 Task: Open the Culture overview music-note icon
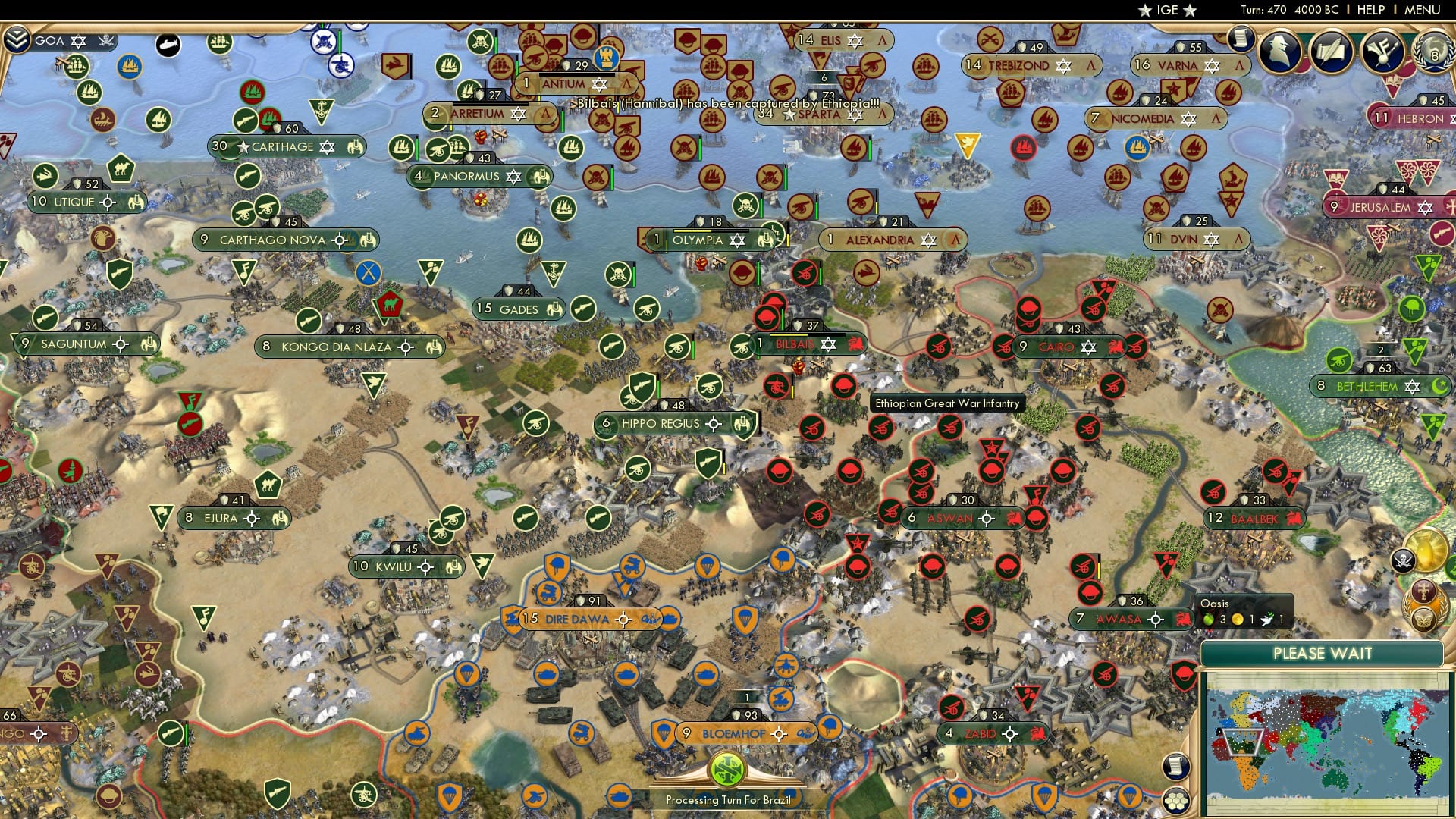click(x=1382, y=50)
